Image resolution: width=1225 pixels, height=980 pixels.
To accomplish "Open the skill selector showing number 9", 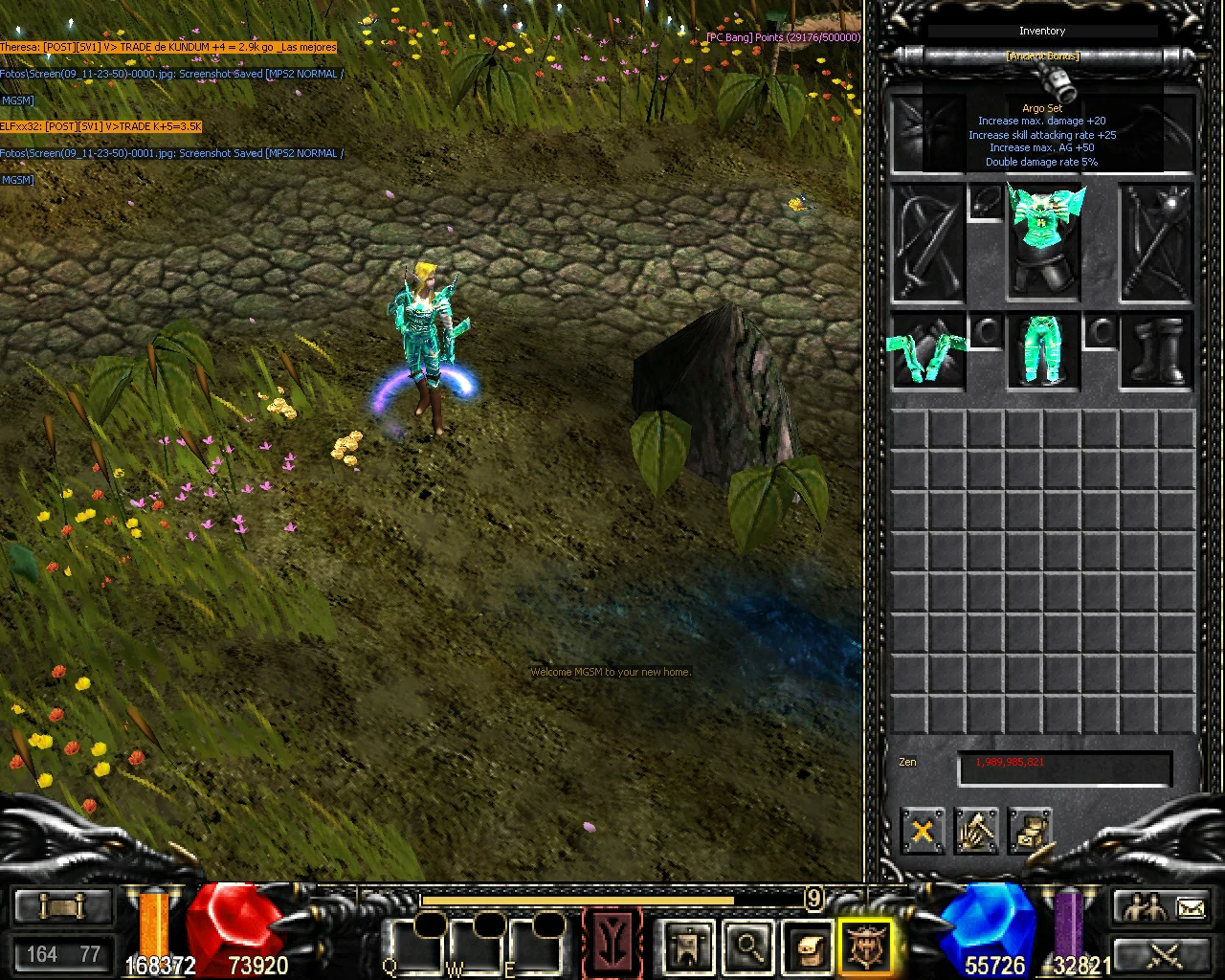I will click(x=813, y=900).
